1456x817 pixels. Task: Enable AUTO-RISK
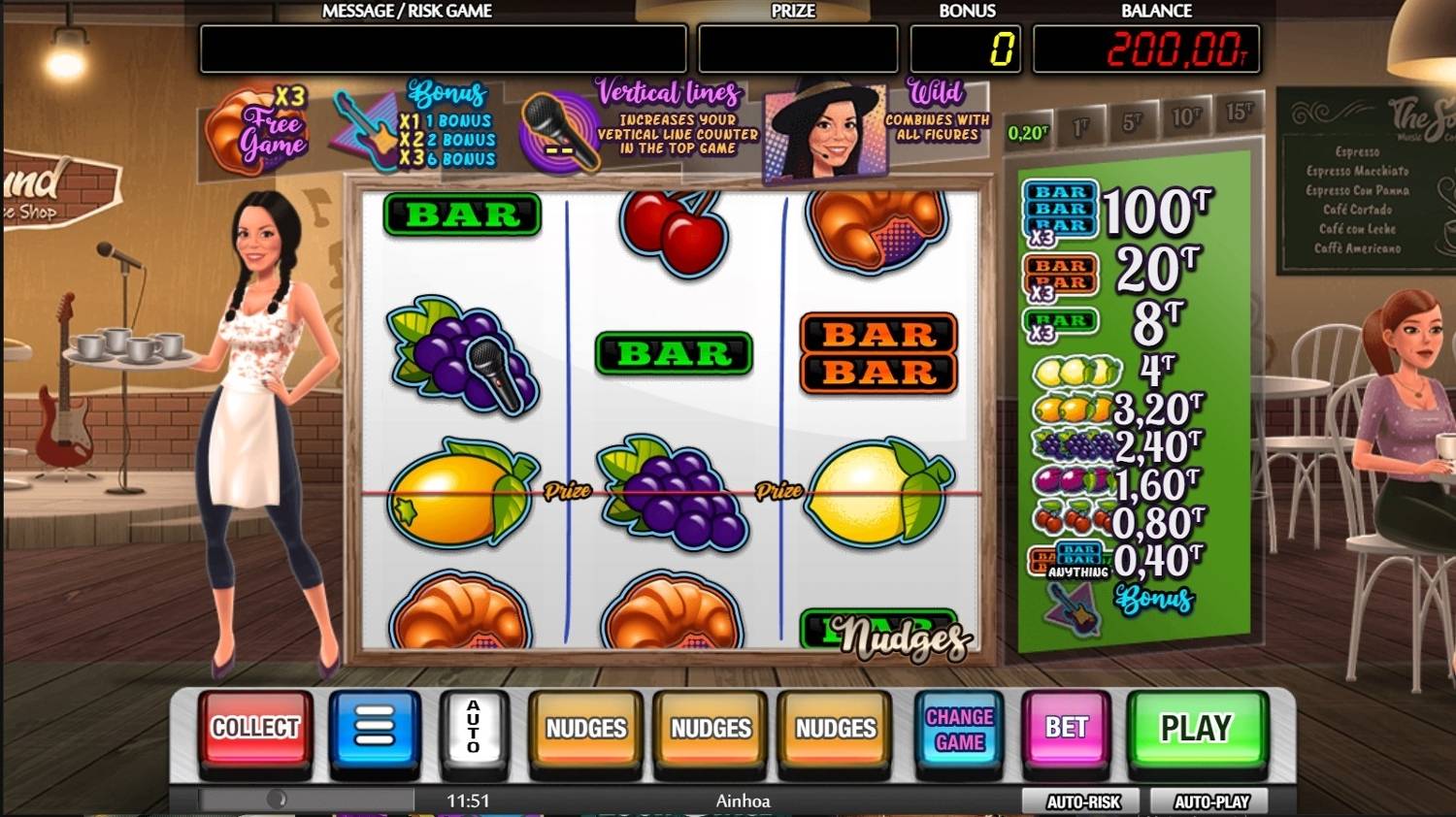tap(1083, 801)
